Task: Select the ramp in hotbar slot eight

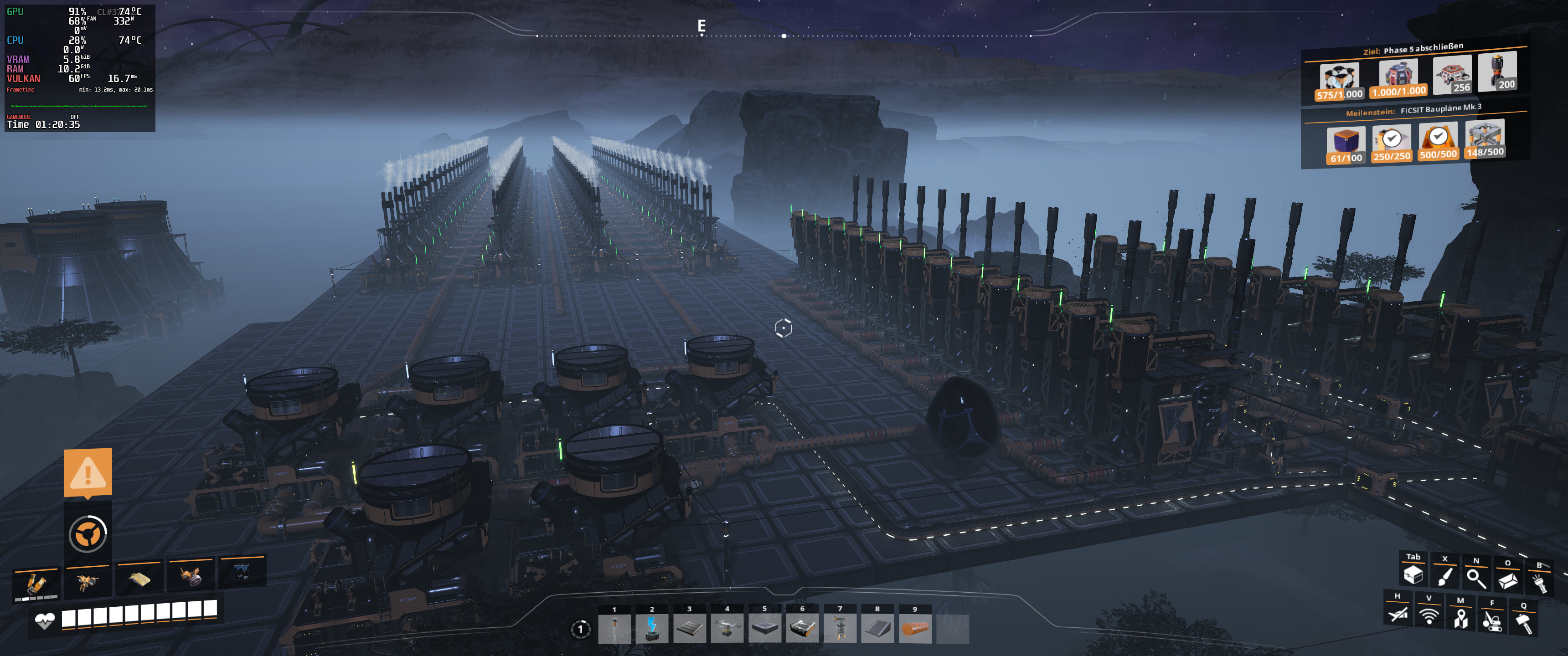Action: tap(877, 628)
